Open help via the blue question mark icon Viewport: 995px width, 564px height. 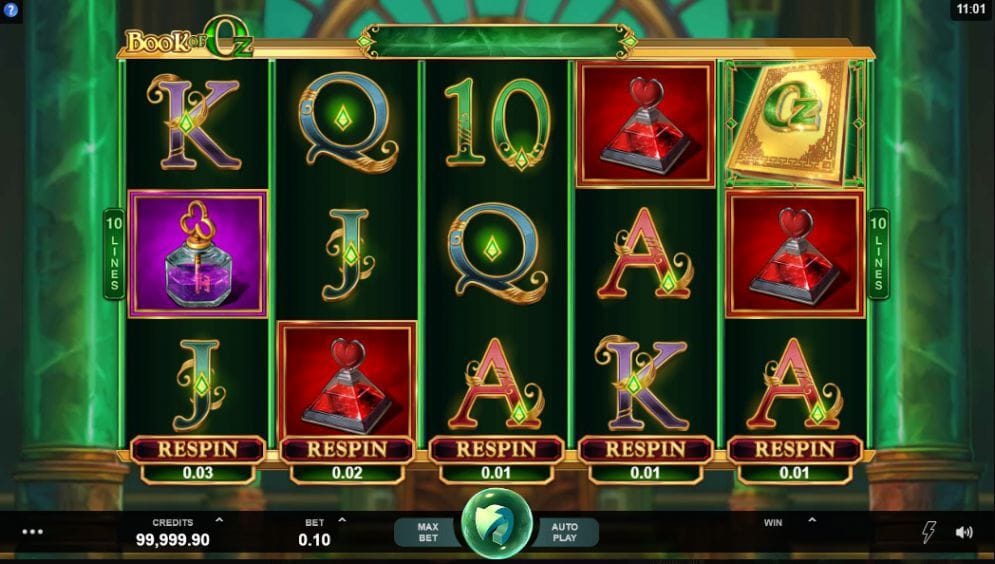click(x=10, y=10)
